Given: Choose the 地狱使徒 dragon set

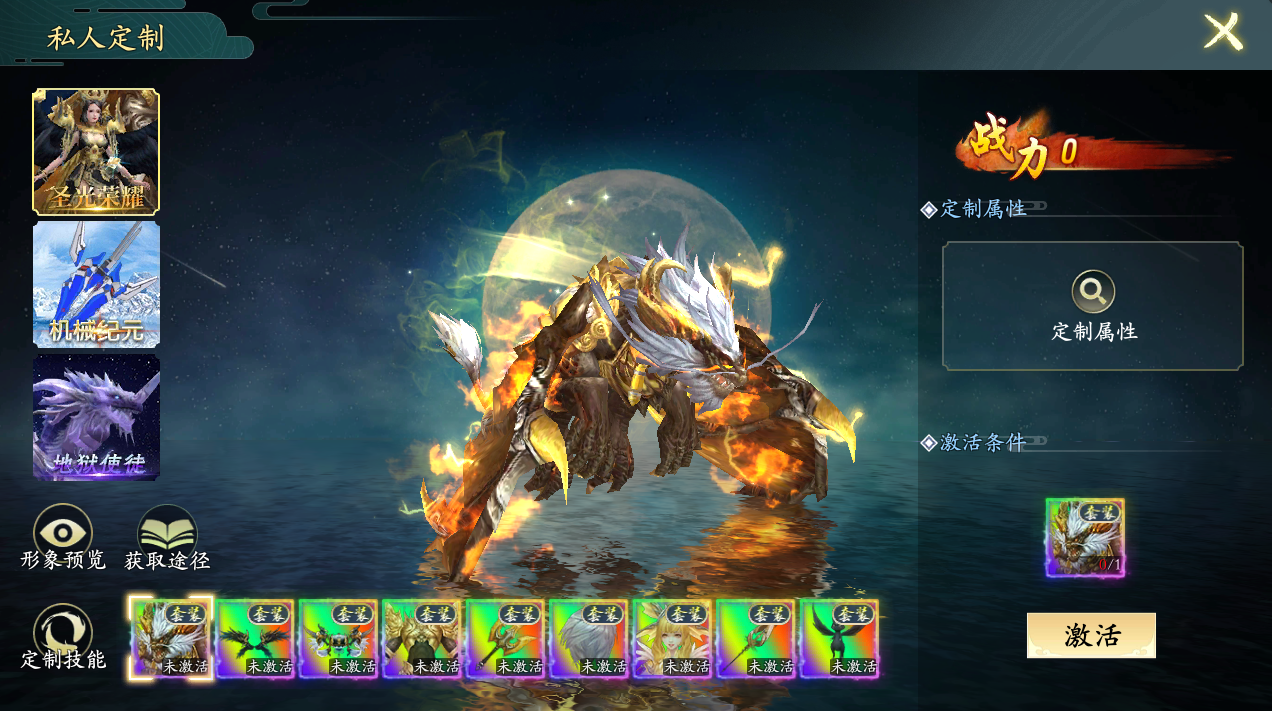Looking at the screenshot, I should coord(96,417).
